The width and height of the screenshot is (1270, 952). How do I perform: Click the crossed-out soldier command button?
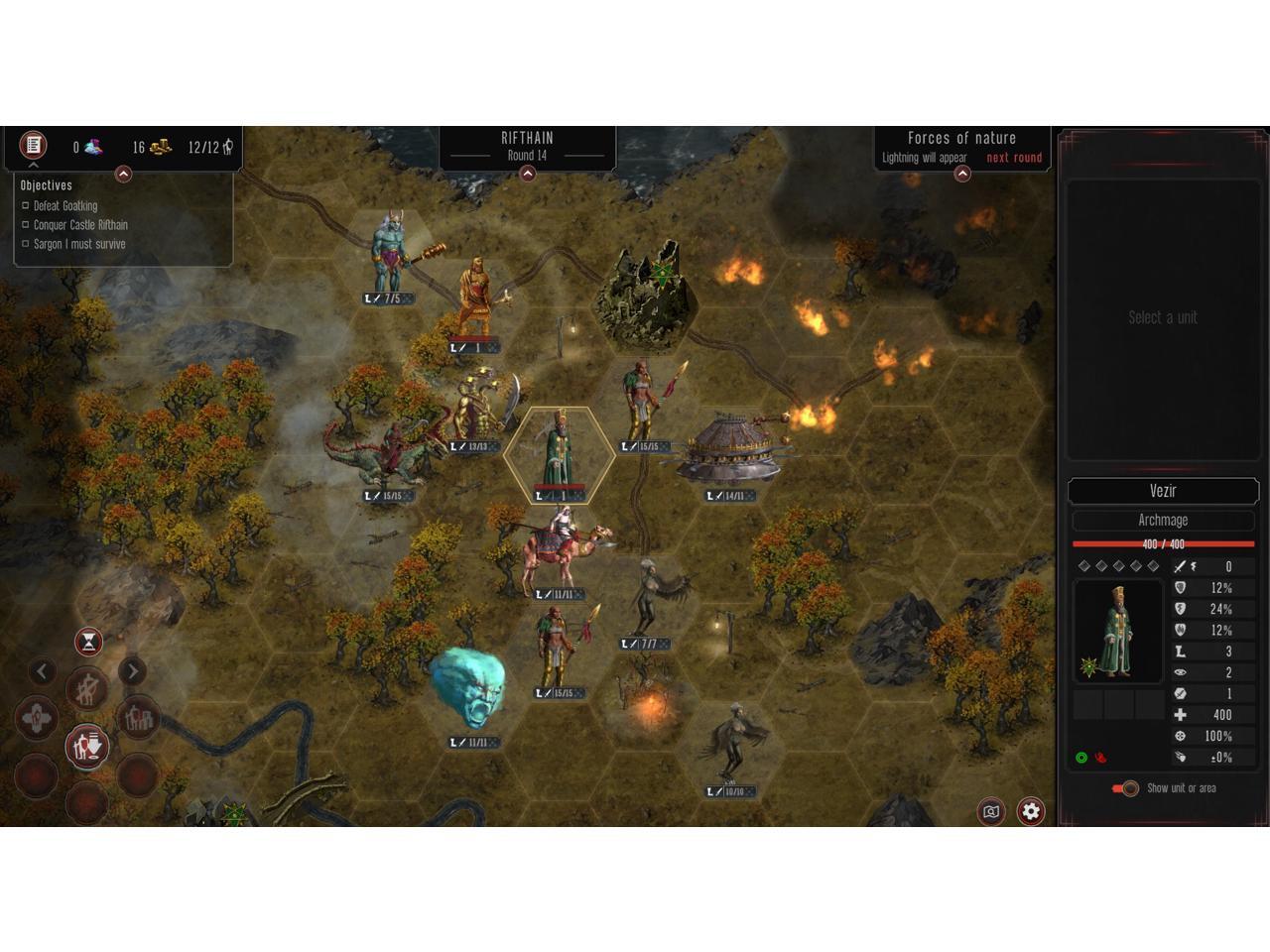(x=87, y=687)
